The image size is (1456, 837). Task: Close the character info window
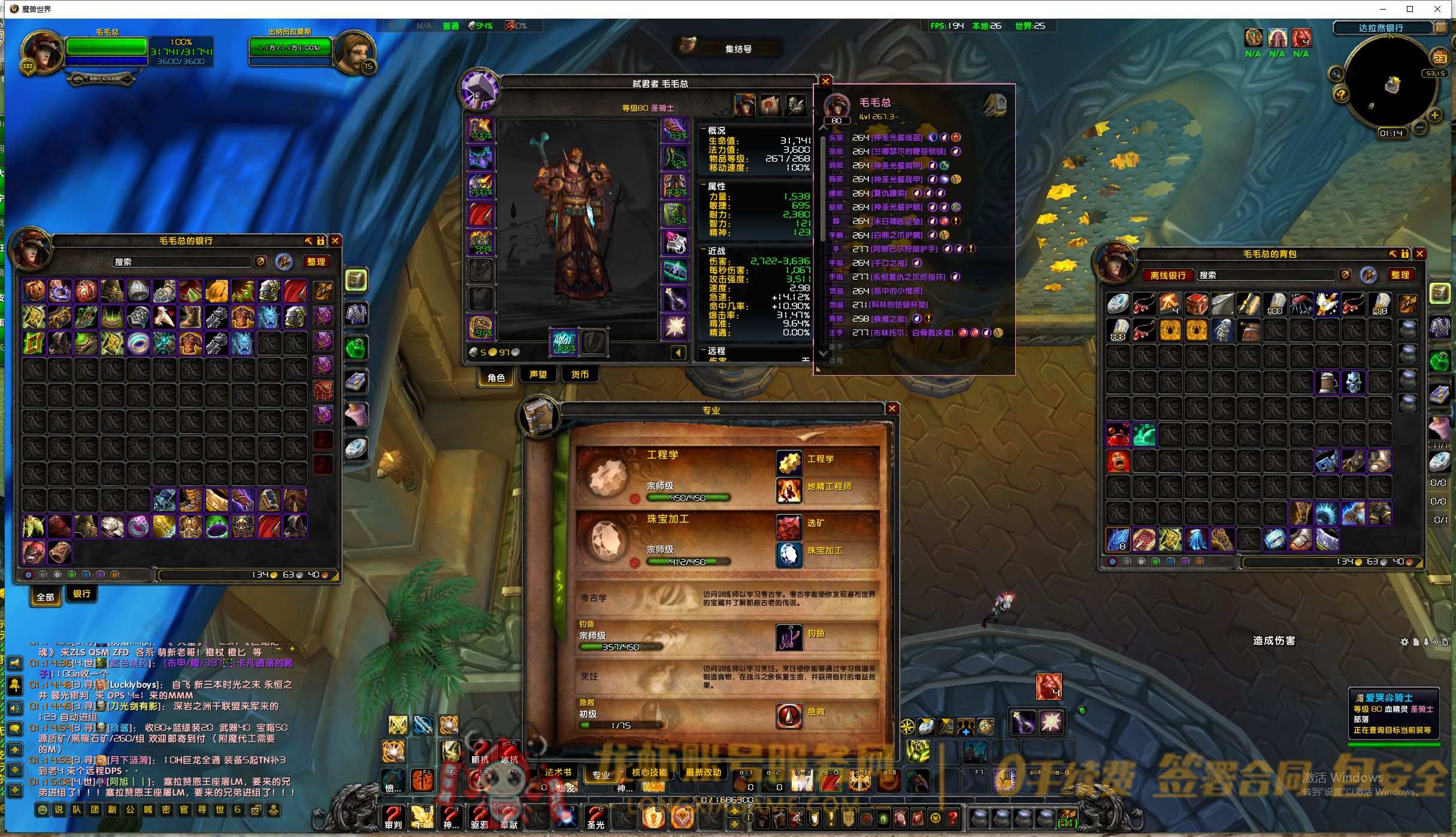825,81
